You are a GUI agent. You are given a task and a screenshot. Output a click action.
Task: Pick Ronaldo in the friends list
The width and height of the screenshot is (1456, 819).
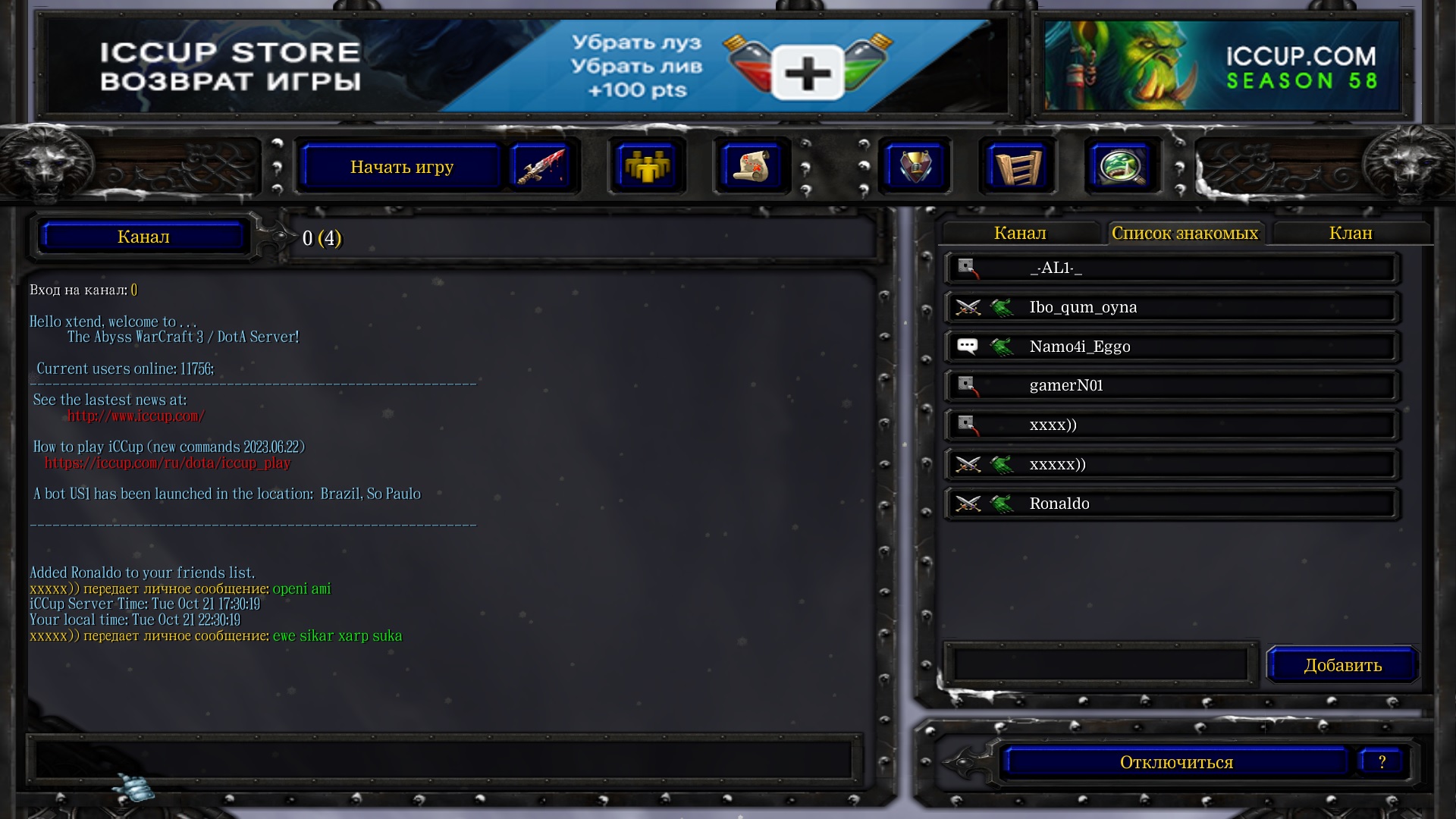(1171, 504)
